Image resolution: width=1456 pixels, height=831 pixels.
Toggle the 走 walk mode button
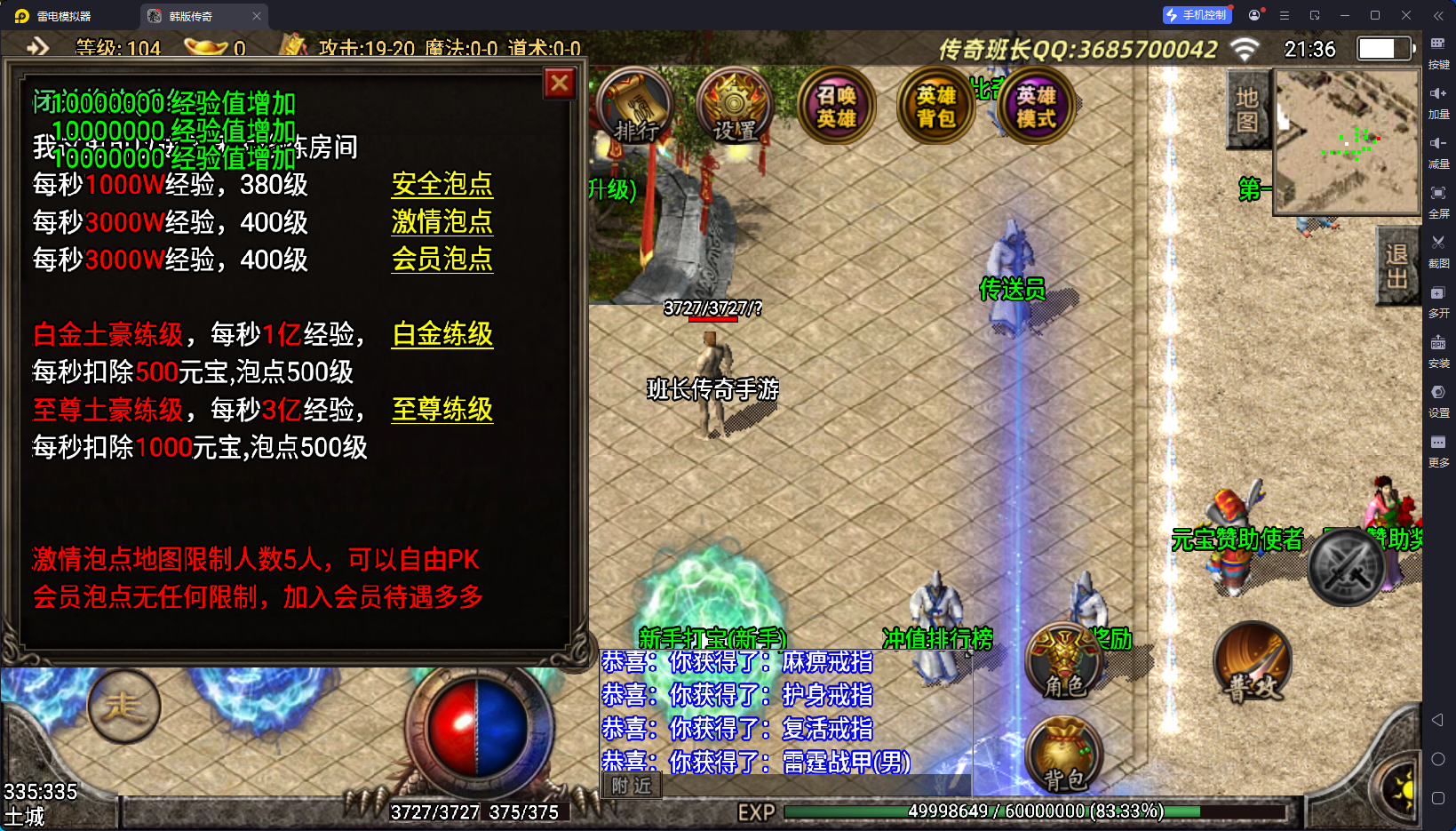click(x=123, y=707)
